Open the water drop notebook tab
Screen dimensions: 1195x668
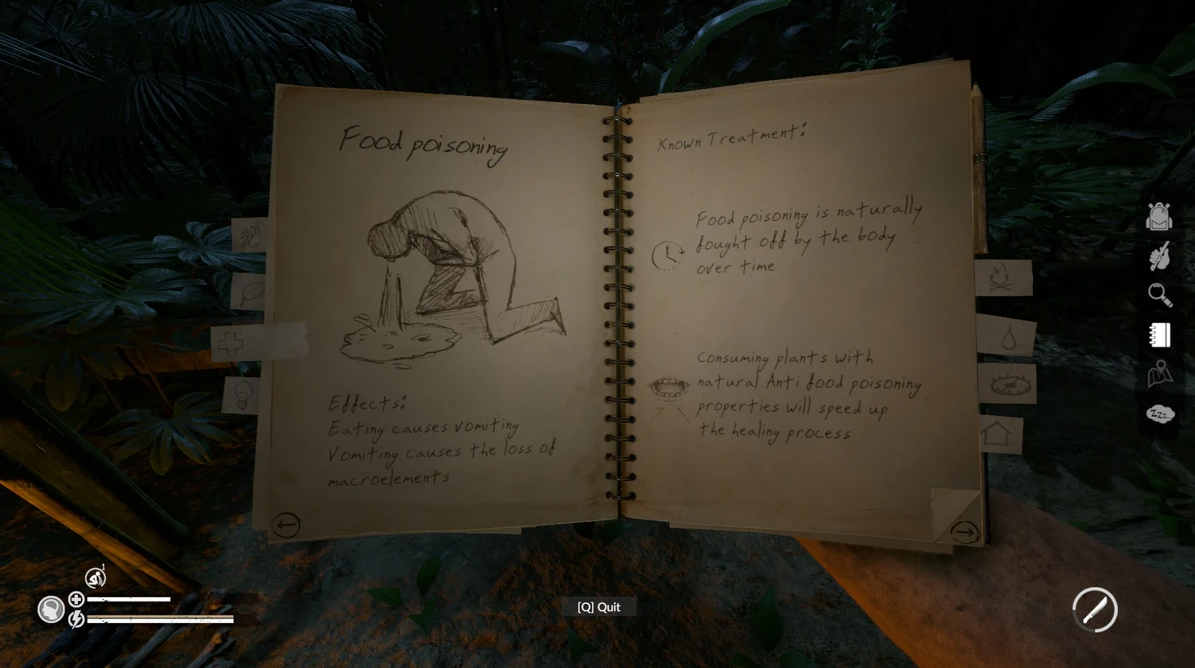1006,337
